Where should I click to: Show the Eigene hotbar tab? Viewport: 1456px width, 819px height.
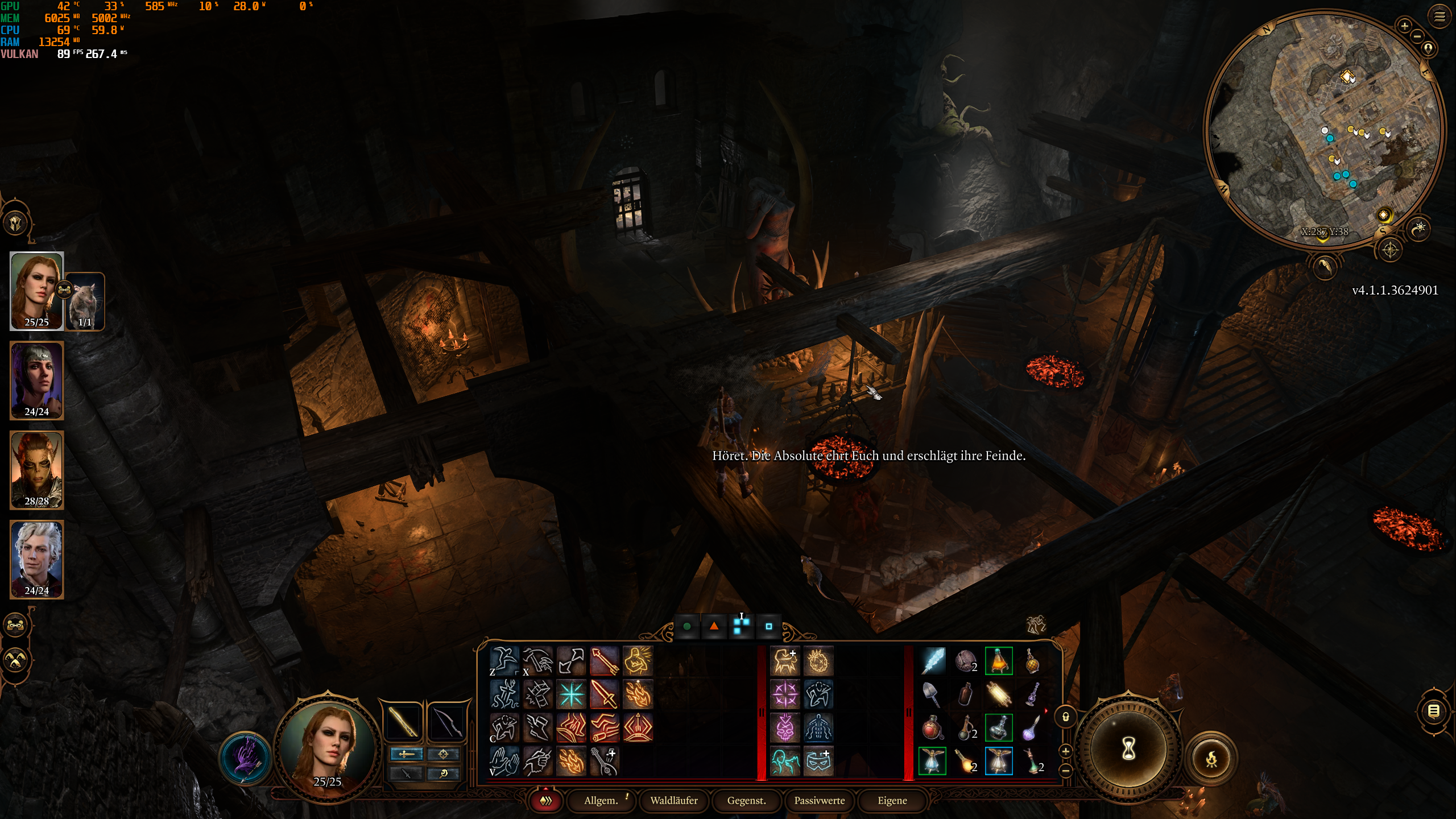(x=892, y=800)
